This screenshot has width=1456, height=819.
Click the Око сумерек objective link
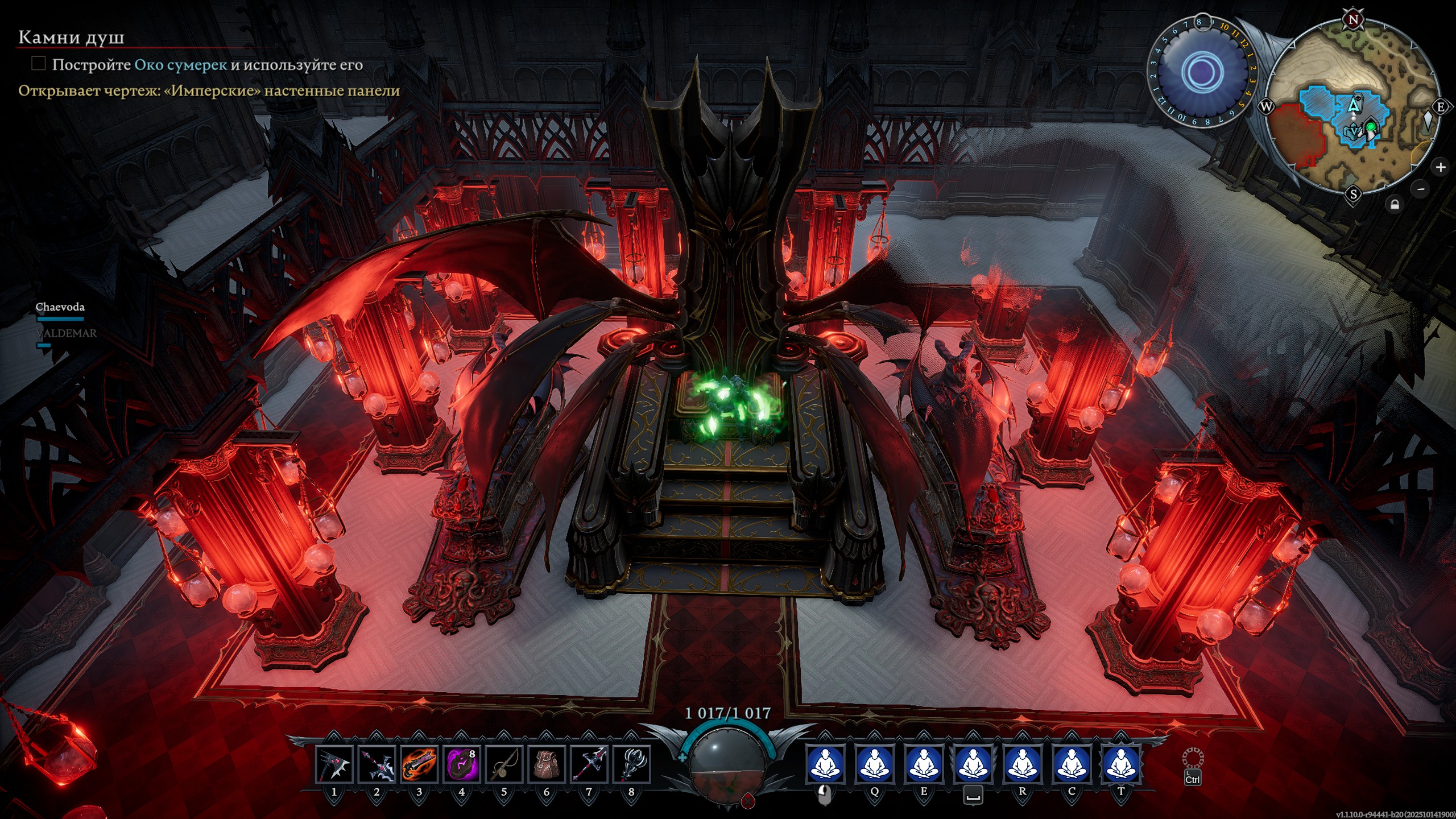[180, 65]
